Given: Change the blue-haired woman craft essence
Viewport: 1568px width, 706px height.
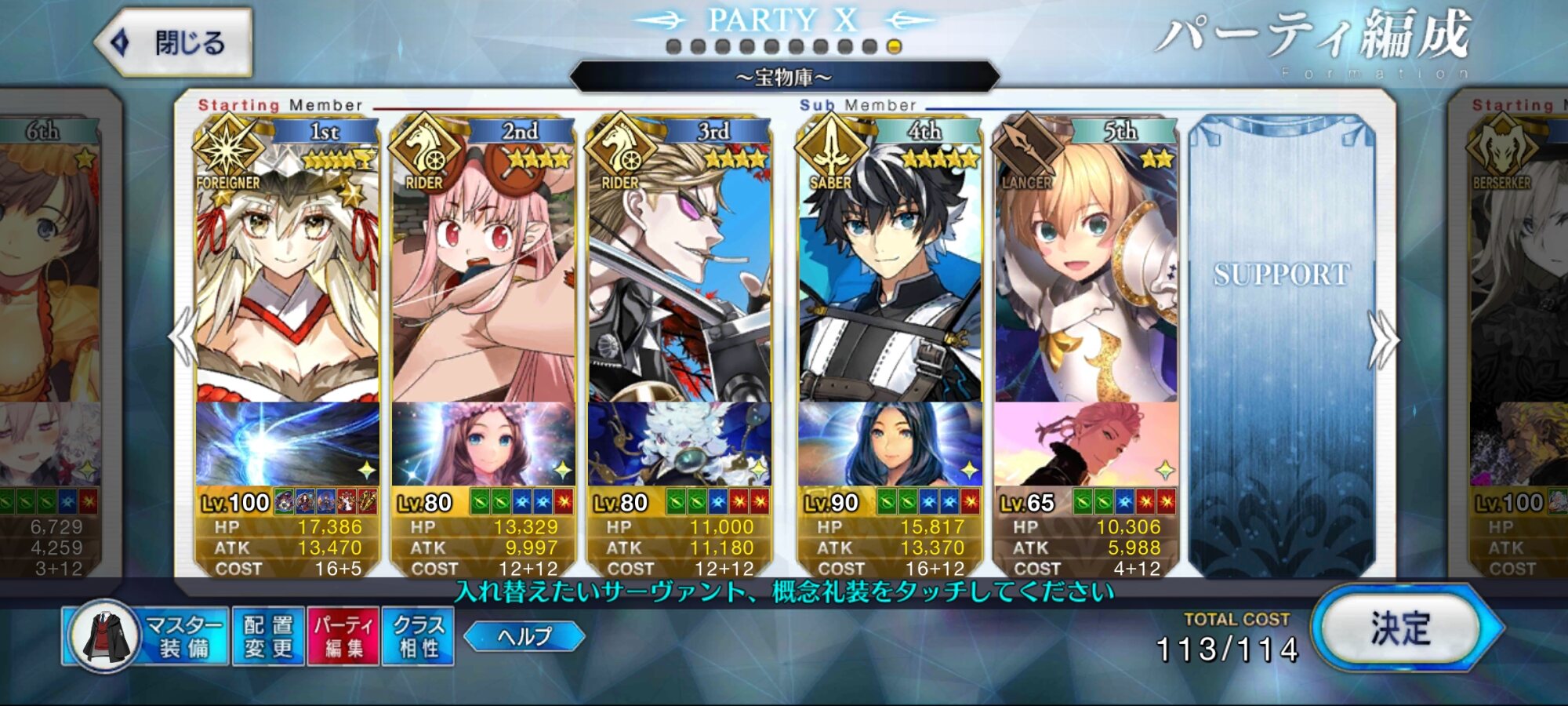Looking at the screenshot, I should tap(890, 444).
